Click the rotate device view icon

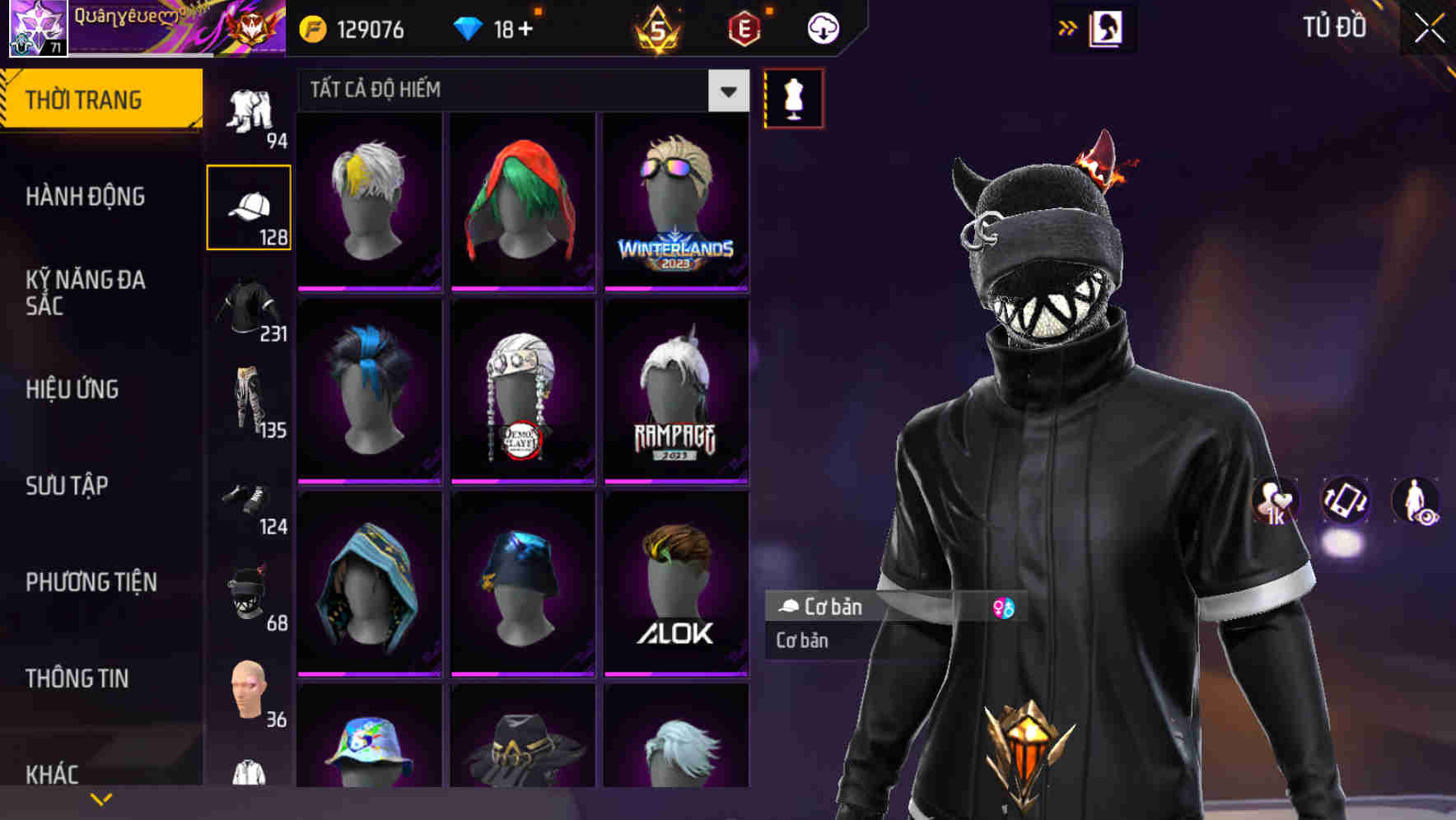click(x=1344, y=501)
